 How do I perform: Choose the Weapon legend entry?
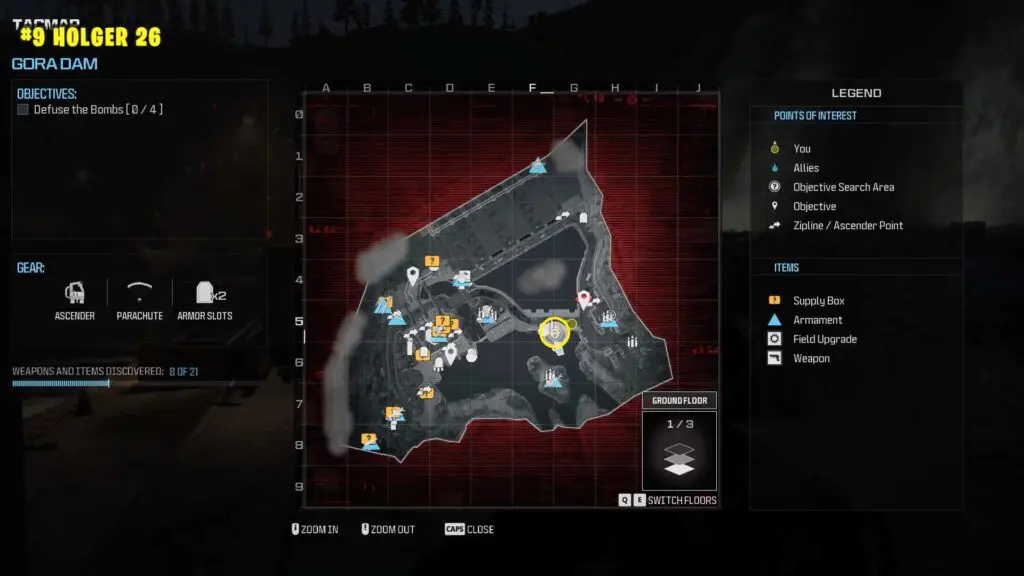811,358
